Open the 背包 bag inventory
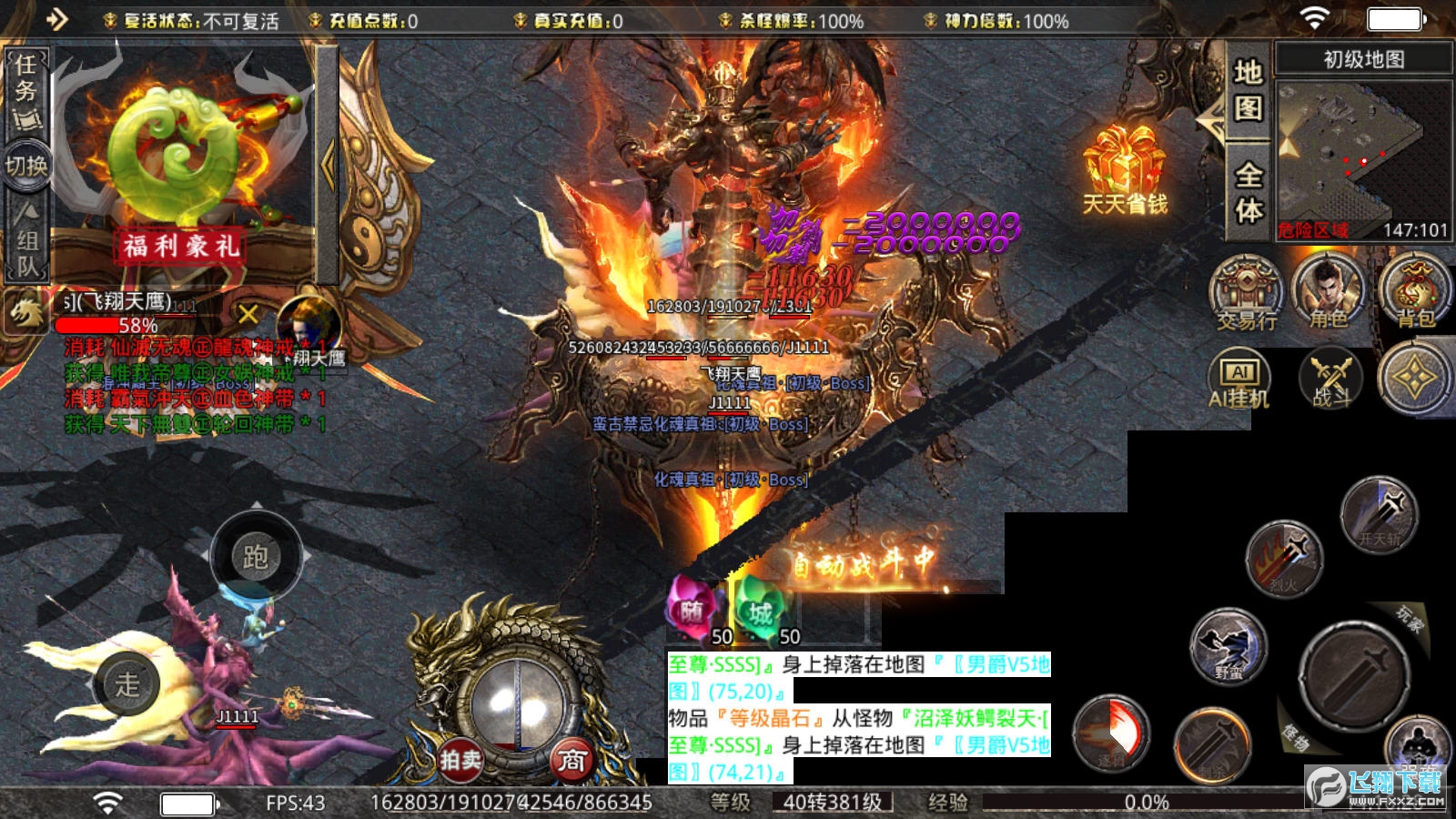This screenshot has width=1456, height=819. pyautogui.click(x=1415, y=291)
